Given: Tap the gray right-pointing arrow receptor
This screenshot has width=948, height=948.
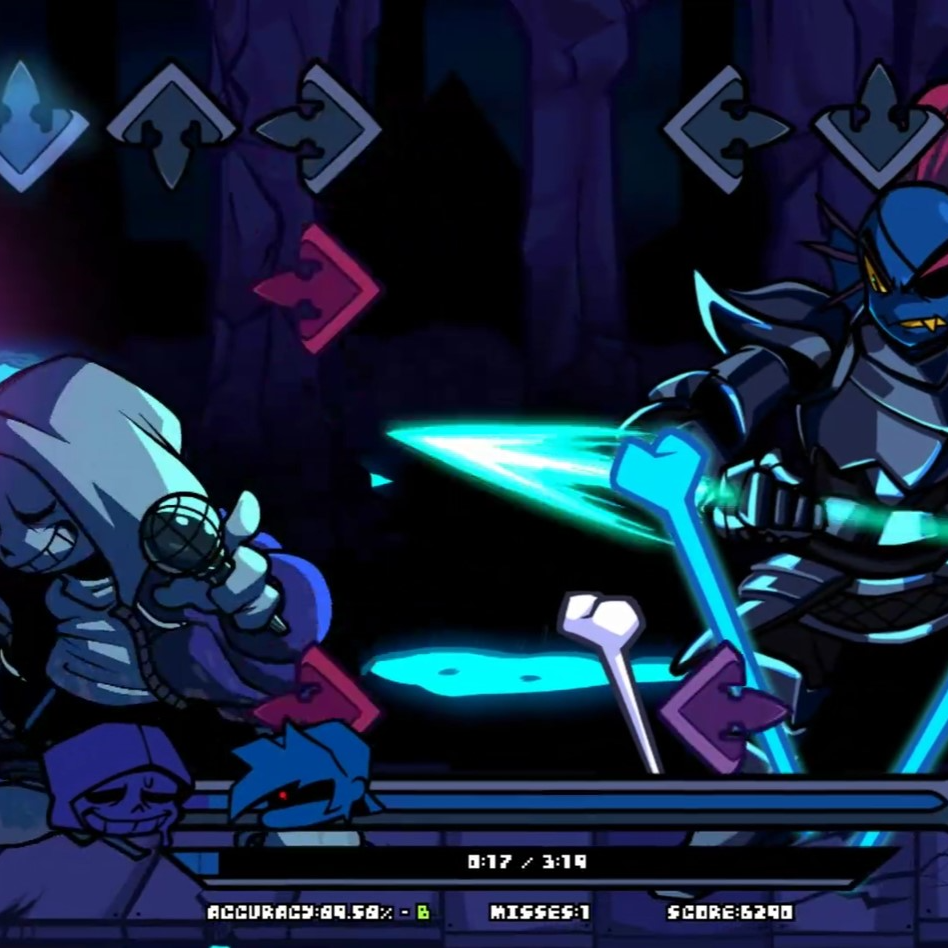Looking at the screenshot, I should pyautogui.click(x=318, y=127).
